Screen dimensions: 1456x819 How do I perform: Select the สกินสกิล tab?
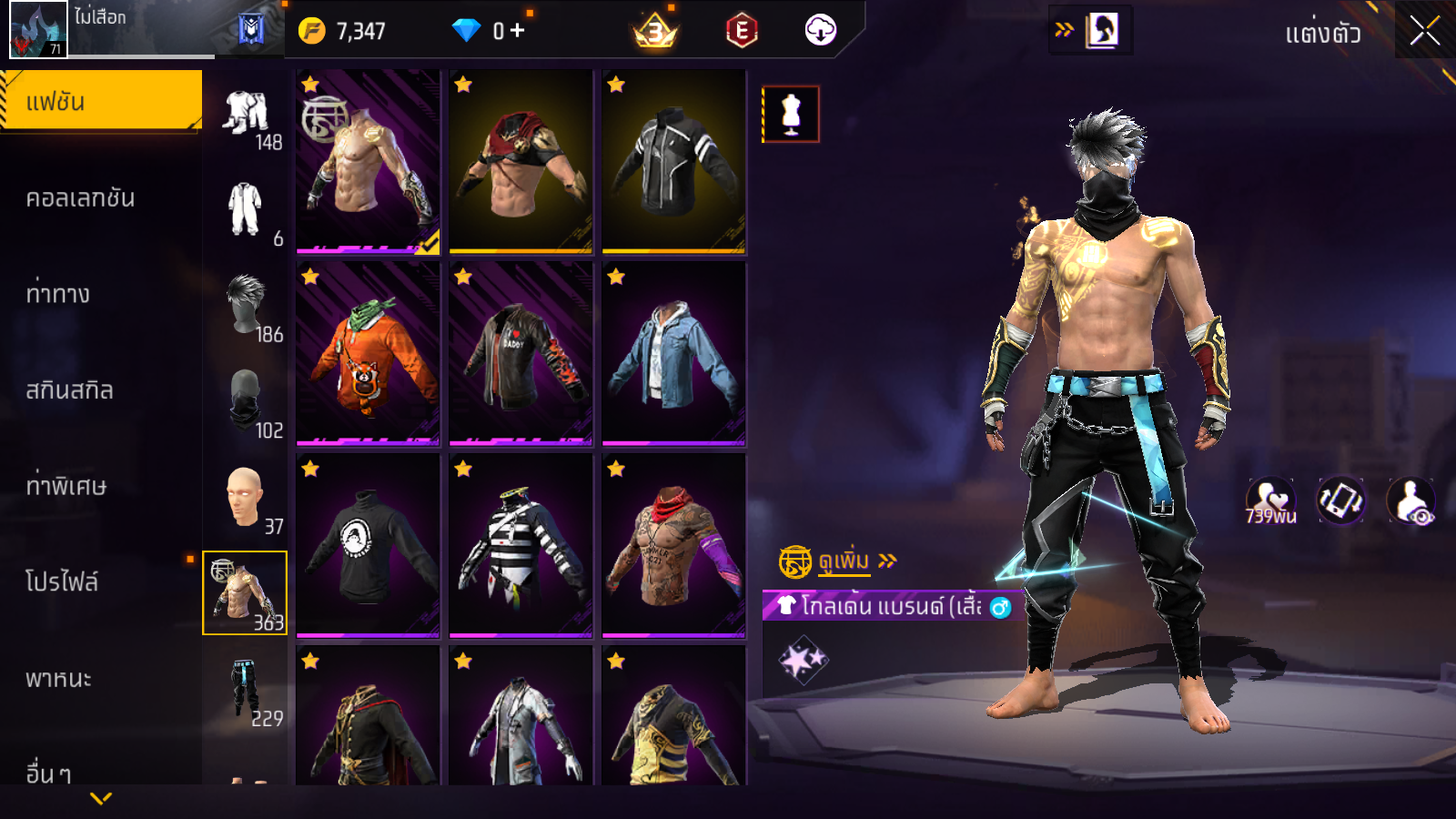(x=69, y=390)
